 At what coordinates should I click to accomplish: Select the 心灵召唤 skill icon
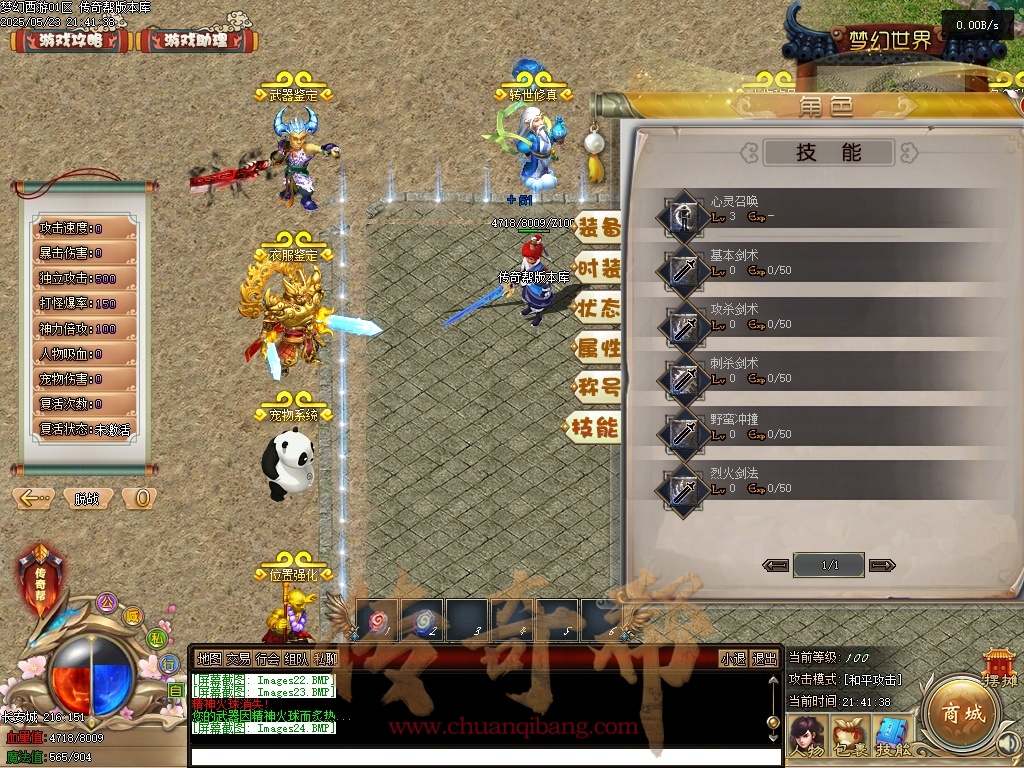coord(683,214)
